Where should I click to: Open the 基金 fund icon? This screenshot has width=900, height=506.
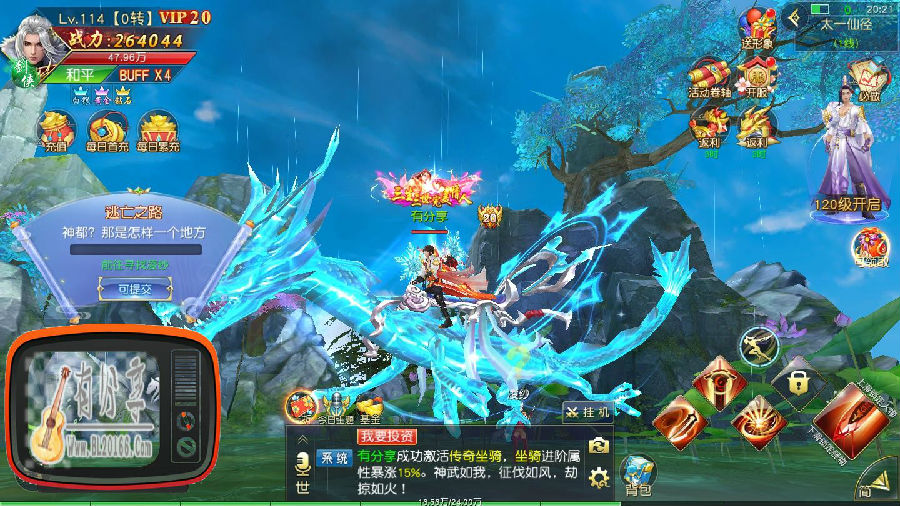371,408
